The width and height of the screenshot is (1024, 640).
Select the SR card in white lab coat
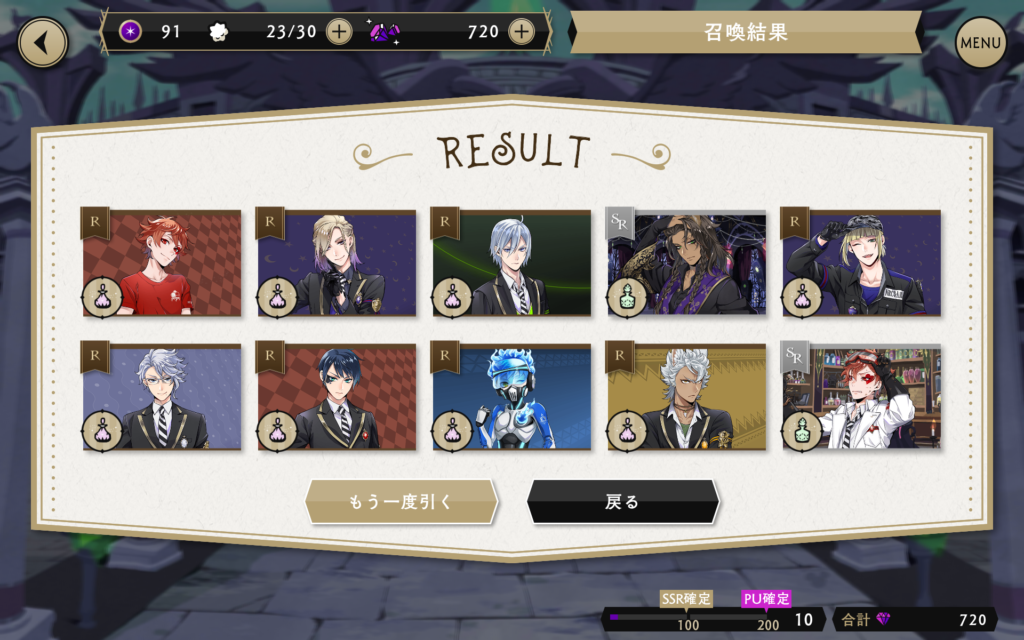[x=861, y=397]
